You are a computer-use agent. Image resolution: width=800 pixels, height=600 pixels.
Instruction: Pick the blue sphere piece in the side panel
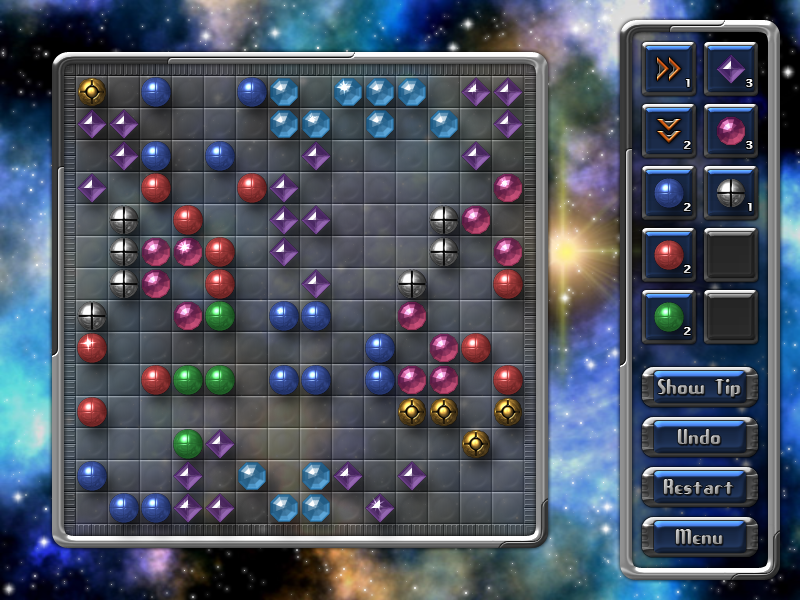point(668,193)
